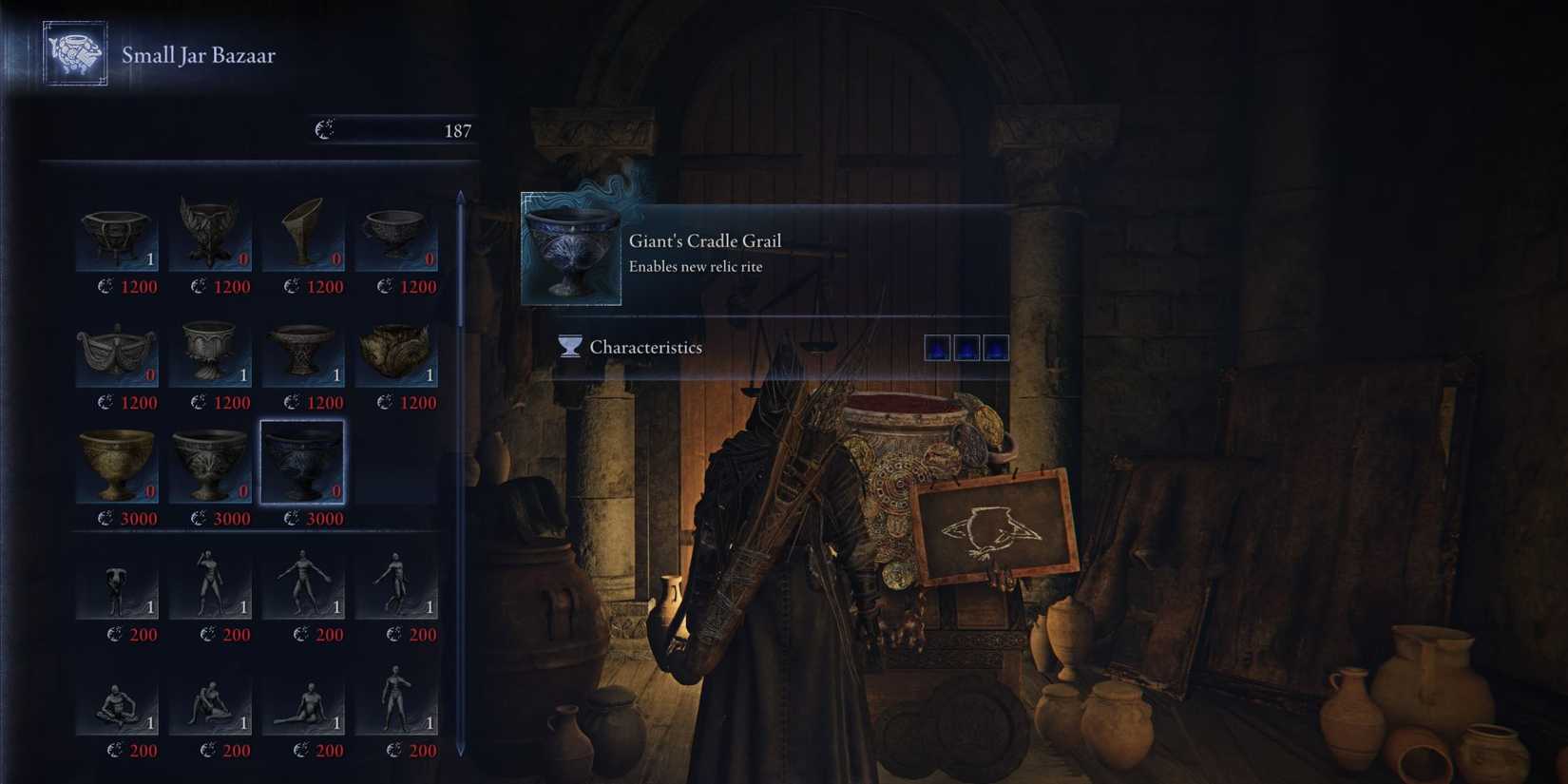1568x784 pixels.
Task: Expand the Characteristics section
Action: pos(645,347)
